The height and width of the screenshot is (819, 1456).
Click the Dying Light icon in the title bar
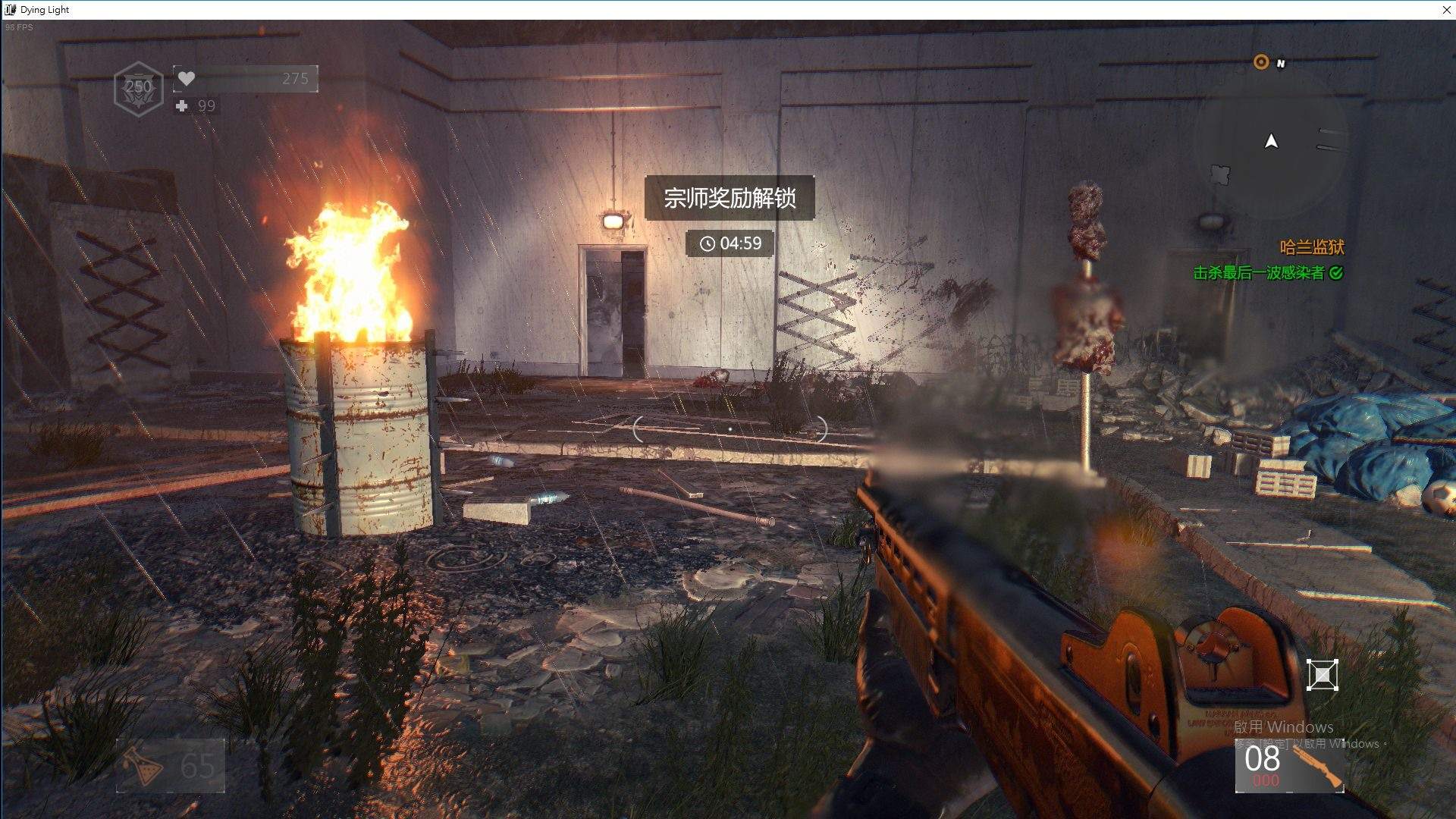click(11, 9)
